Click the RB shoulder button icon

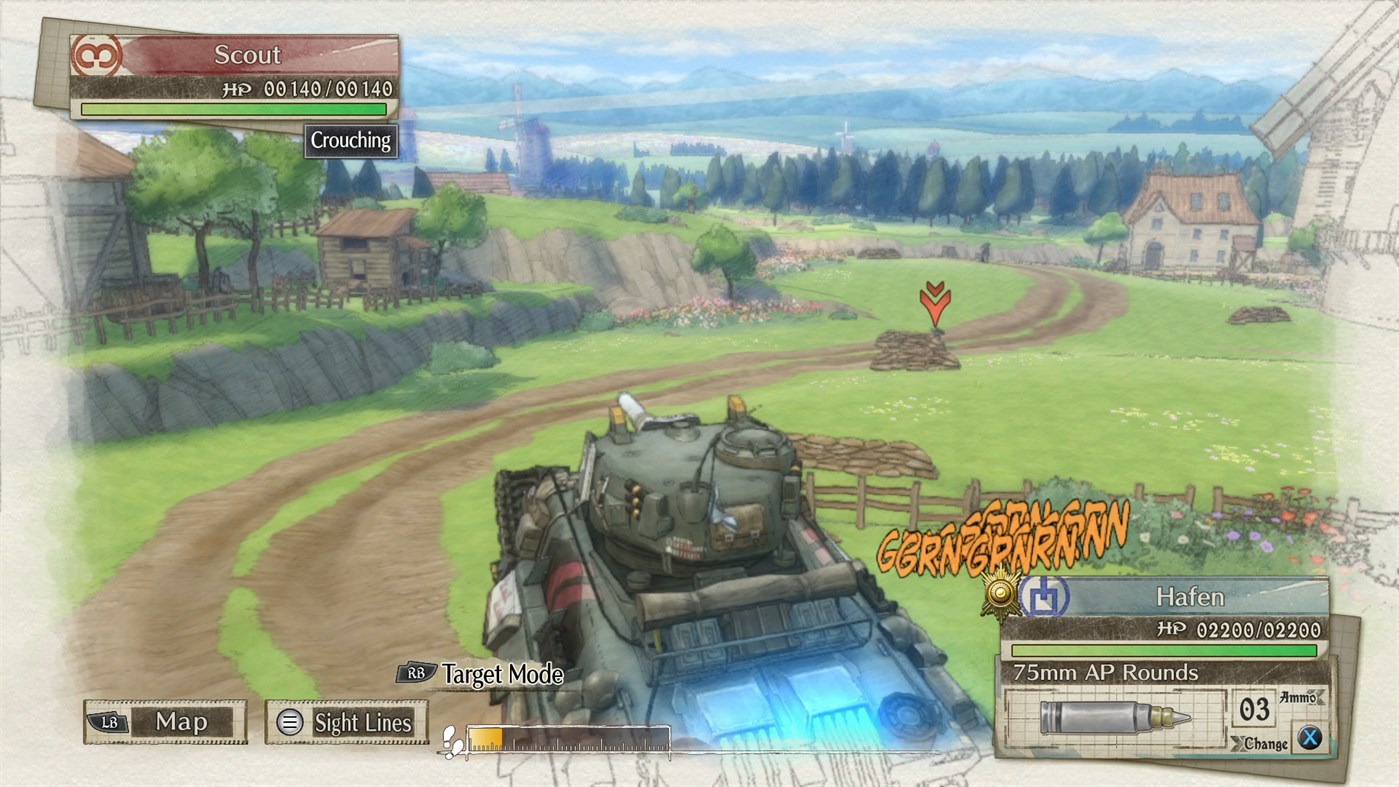click(x=415, y=674)
